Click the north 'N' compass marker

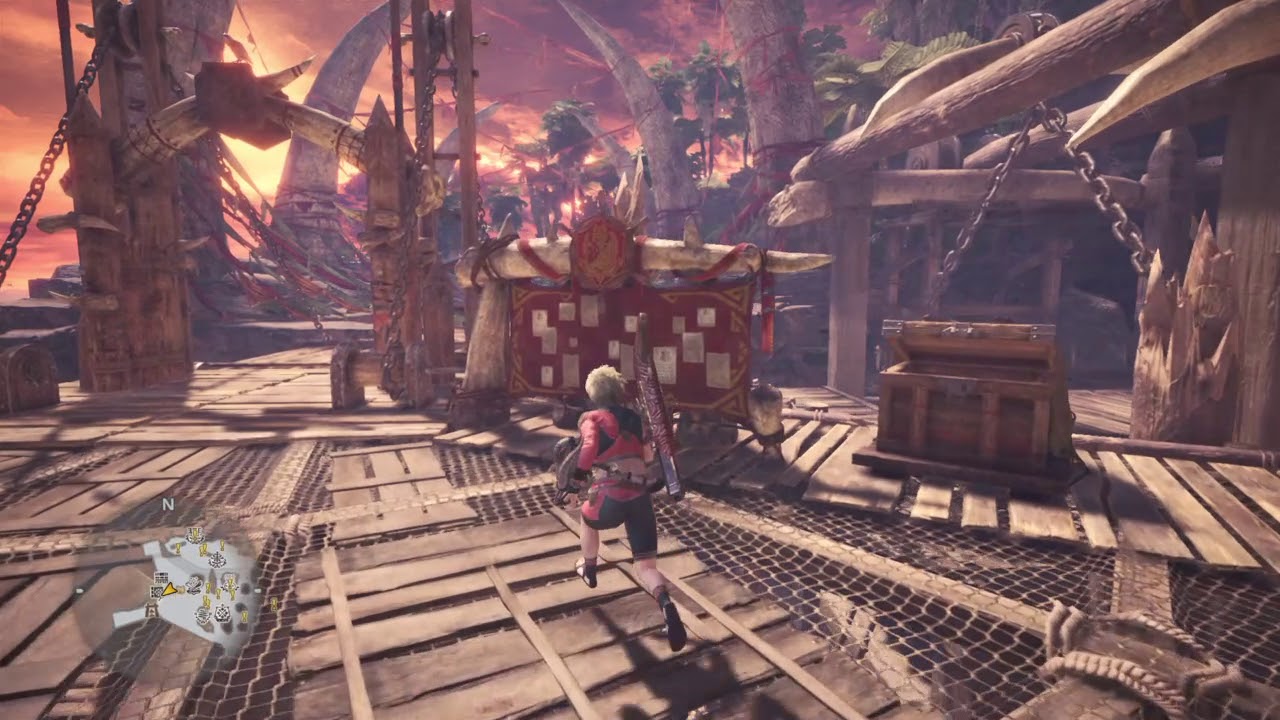pyautogui.click(x=168, y=506)
